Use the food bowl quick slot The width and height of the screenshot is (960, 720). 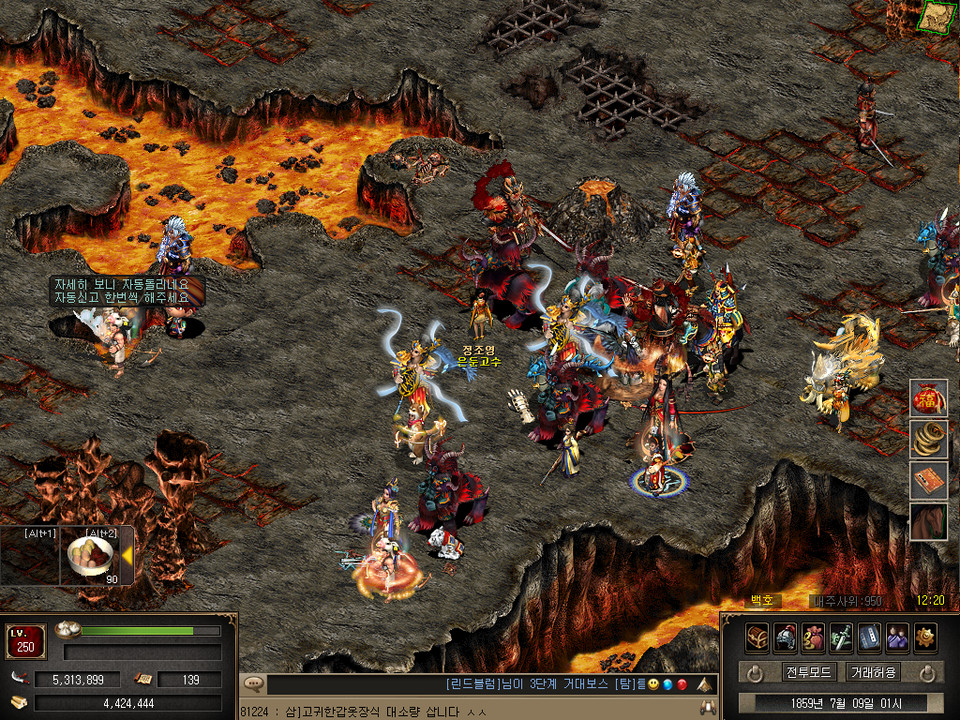pos(90,558)
